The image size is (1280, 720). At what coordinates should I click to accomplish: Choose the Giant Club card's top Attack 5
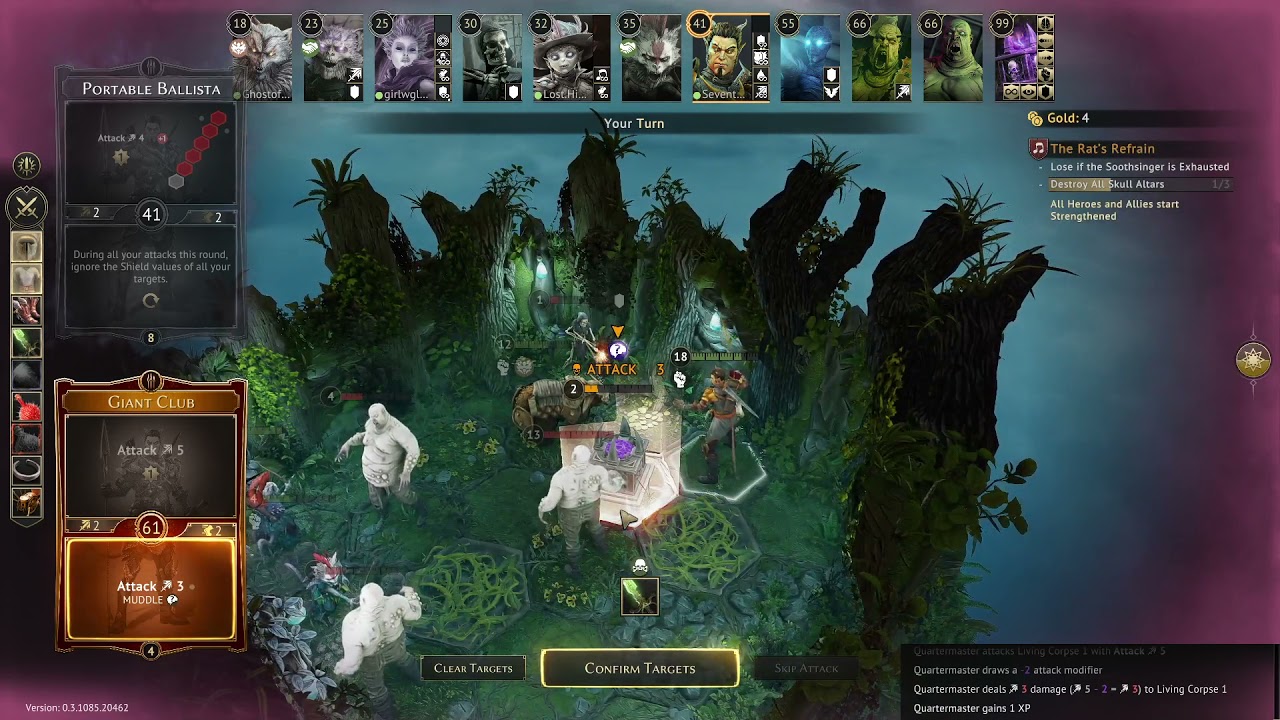[x=151, y=463]
